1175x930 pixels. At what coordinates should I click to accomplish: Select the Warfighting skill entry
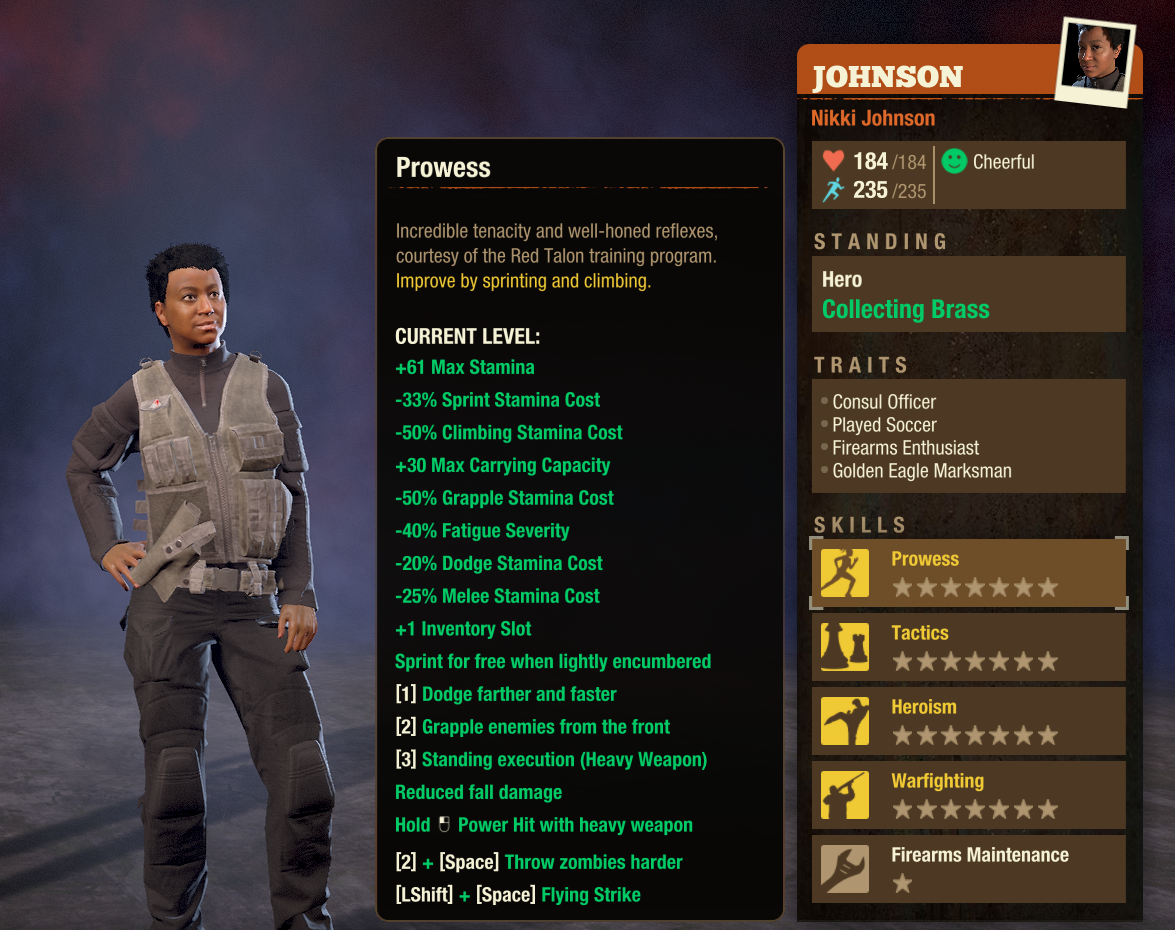click(968, 795)
